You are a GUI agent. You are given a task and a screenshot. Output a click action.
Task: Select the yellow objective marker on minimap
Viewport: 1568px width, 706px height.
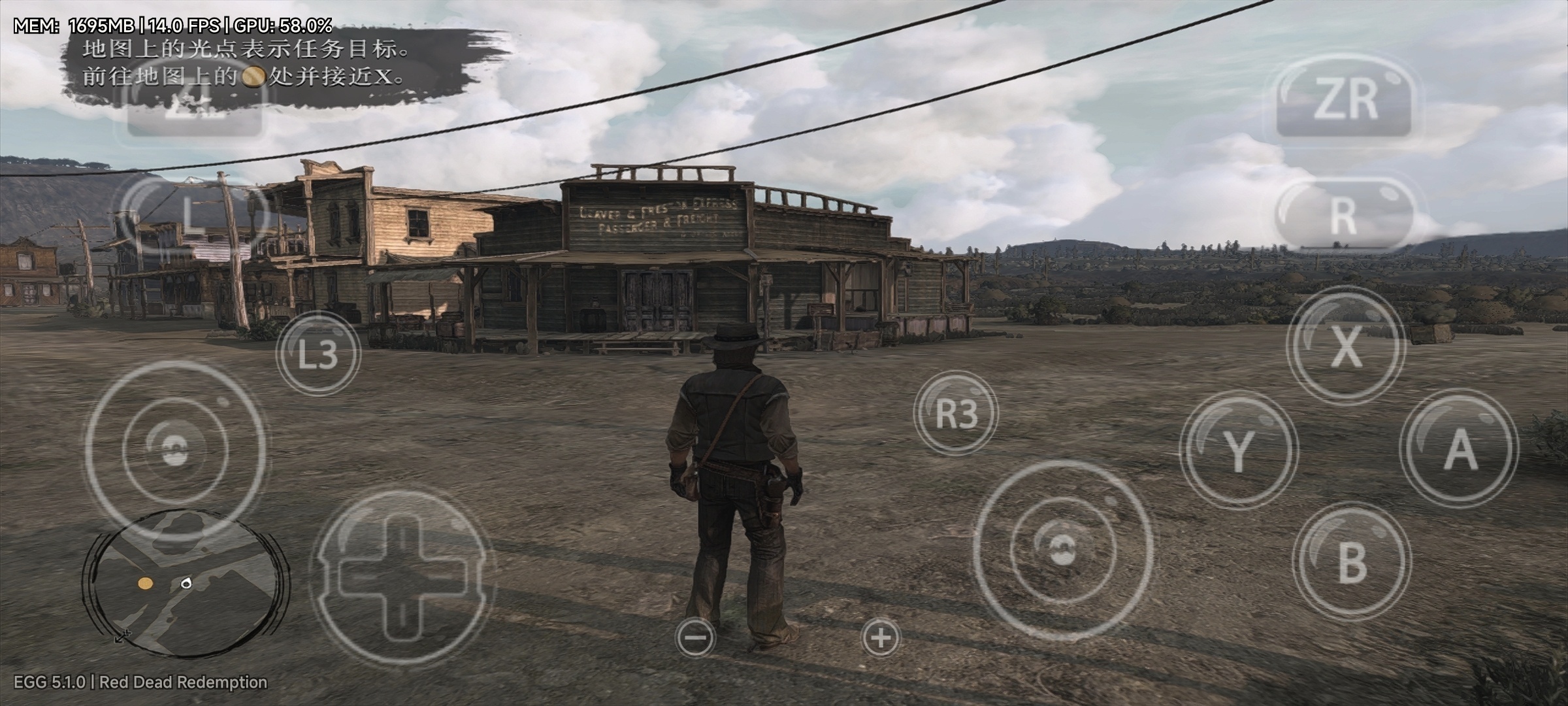[x=145, y=583]
